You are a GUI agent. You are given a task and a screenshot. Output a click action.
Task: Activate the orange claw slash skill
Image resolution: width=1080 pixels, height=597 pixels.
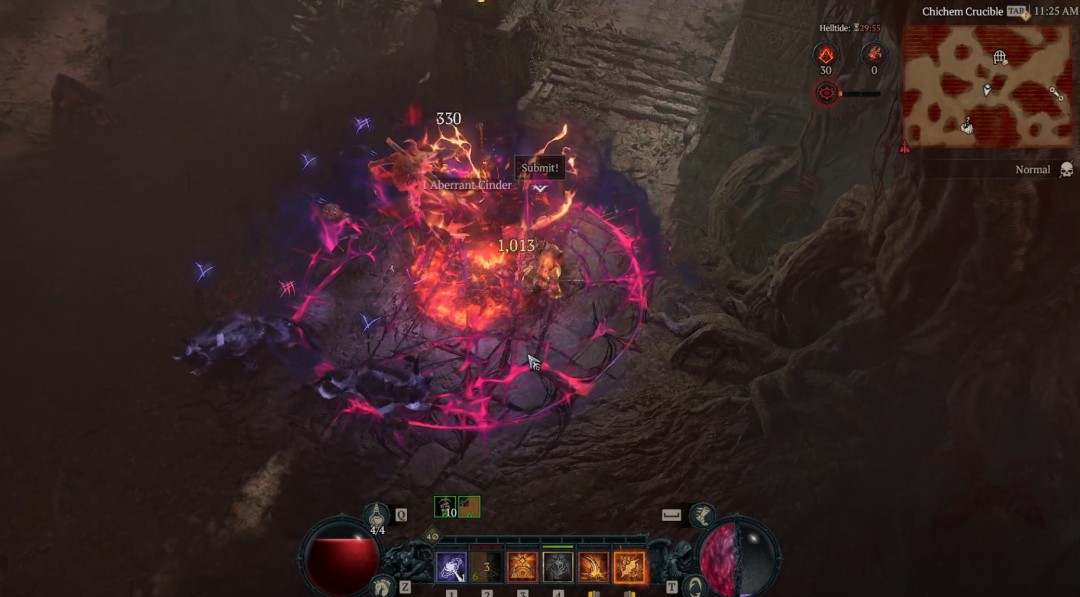pos(593,567)
